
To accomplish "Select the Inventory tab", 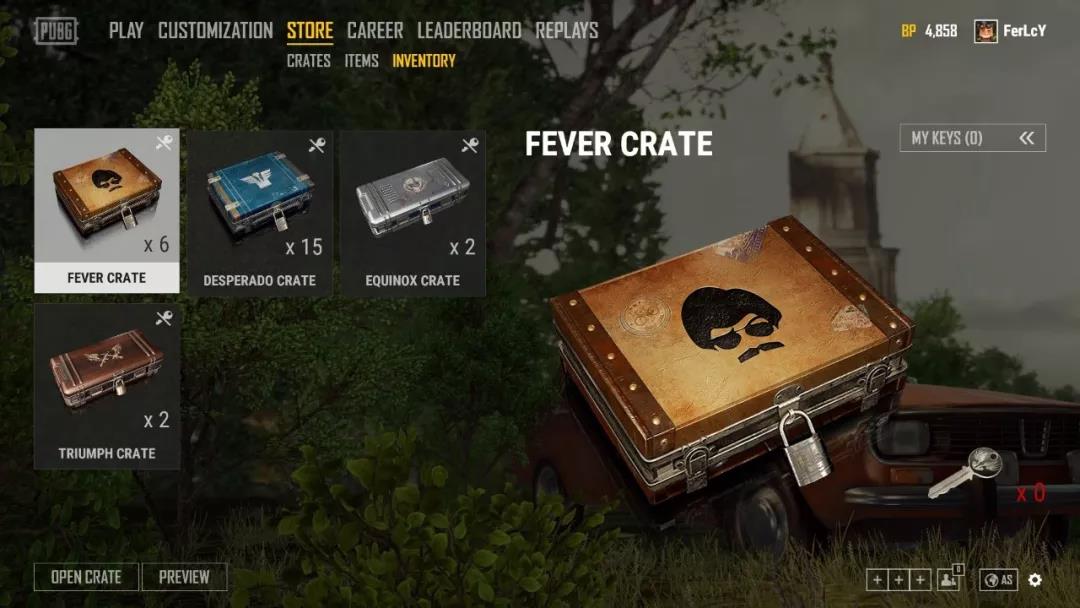I will (424, 61).
